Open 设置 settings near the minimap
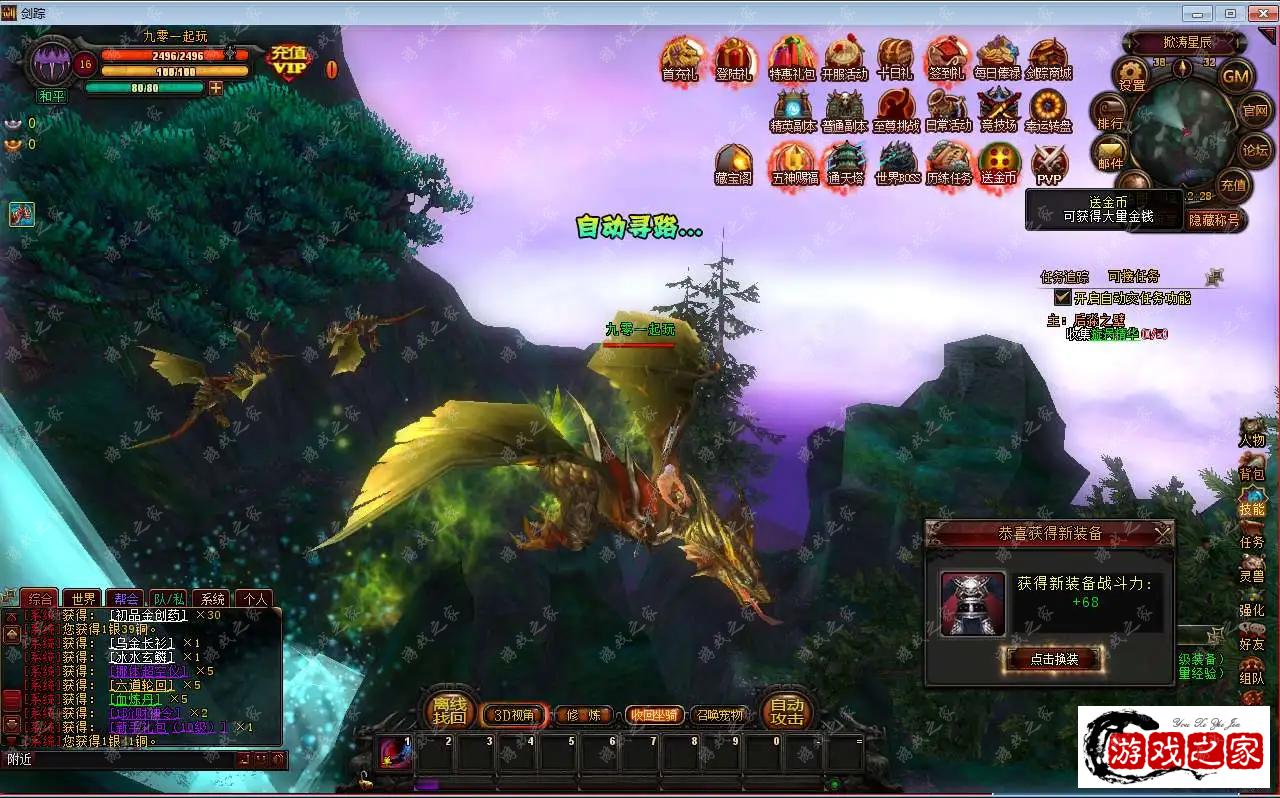The height and width of the screenshot is (798, 1280). tap(1132, 75)
